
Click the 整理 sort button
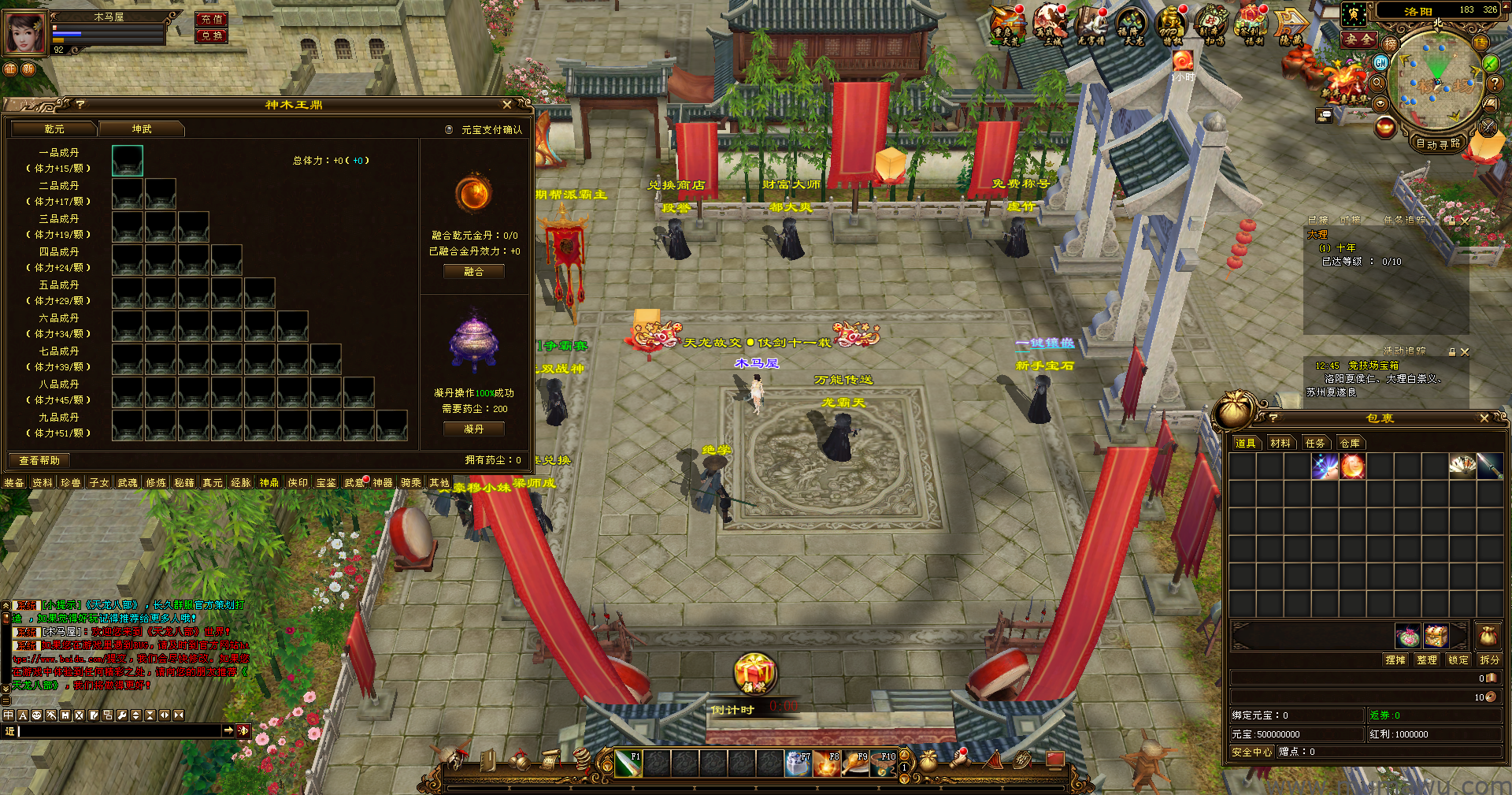point(1426,660)
